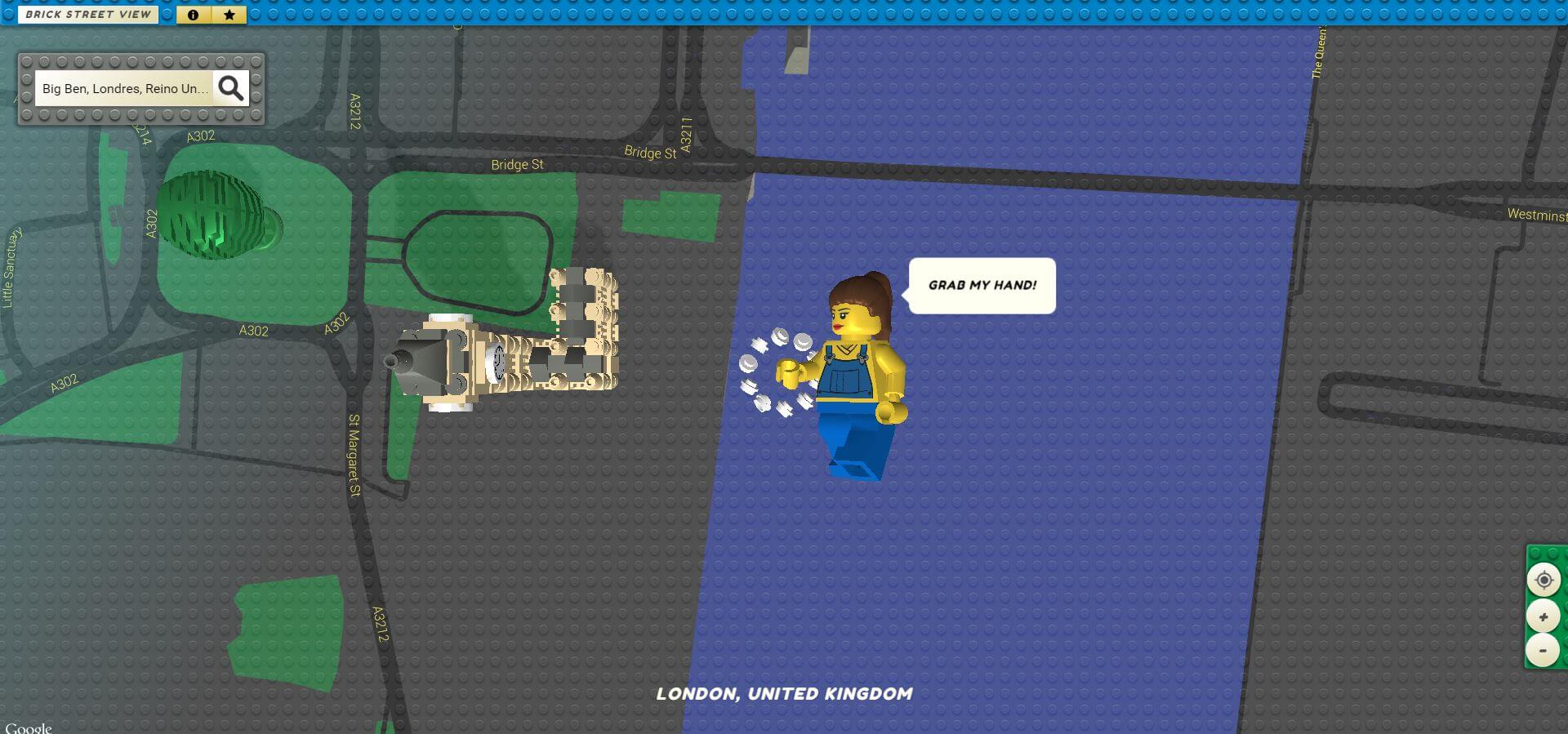Open the info panel via the i icon
The width and height of the screenshot is (1568, 734).
(x=193, y=14)
